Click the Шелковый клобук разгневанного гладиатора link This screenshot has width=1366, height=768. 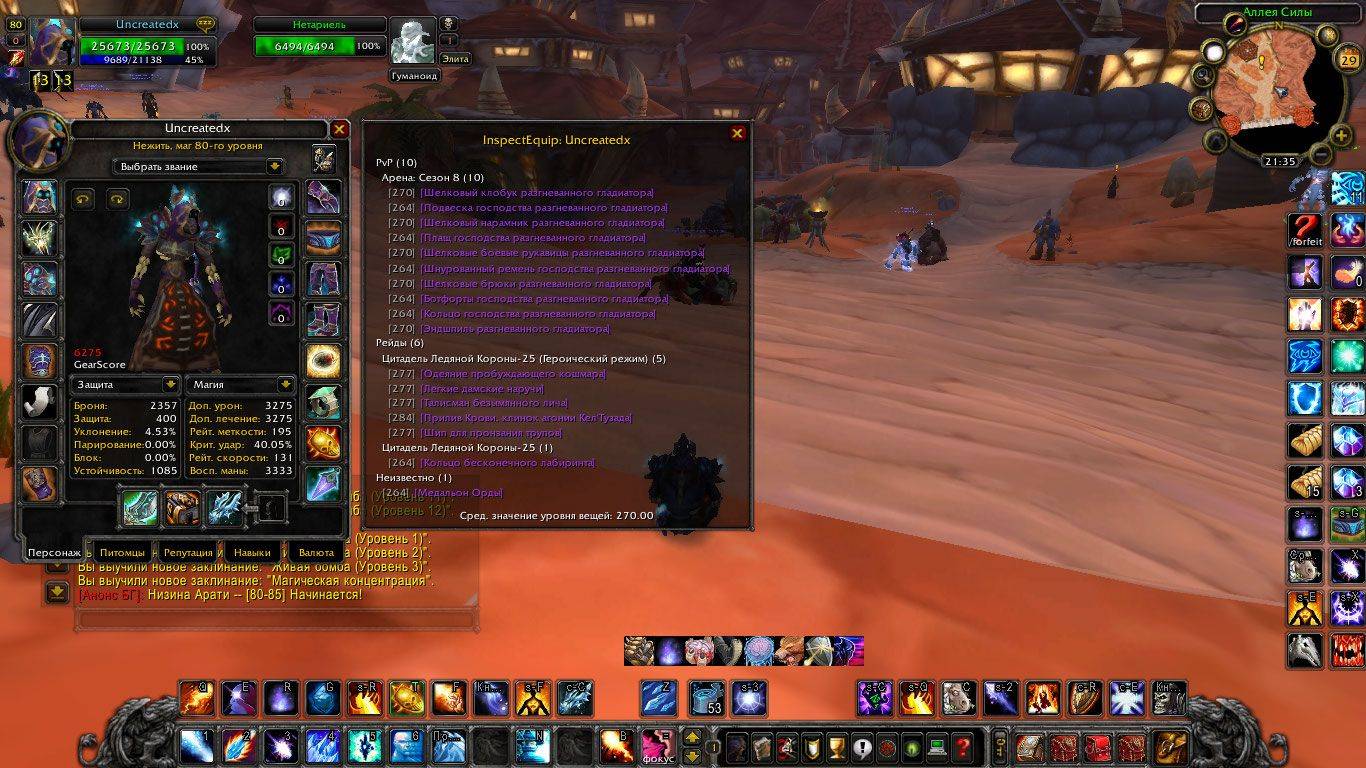click(537, 192)
